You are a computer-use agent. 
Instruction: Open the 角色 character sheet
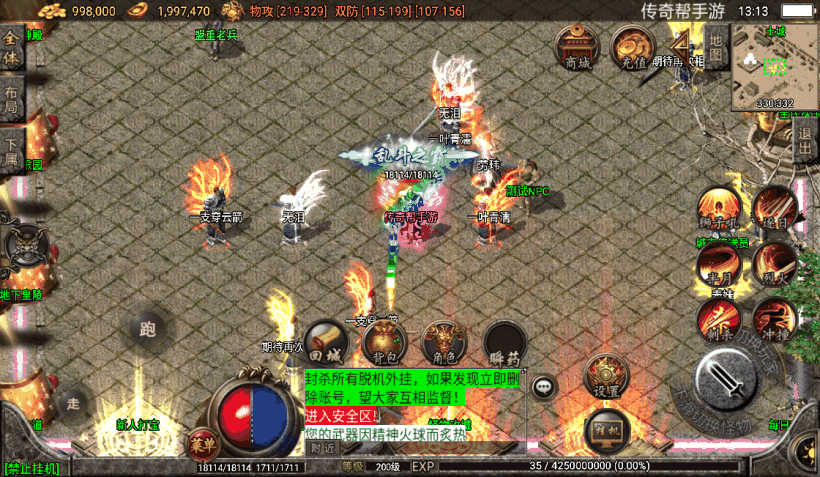[444, 343]
